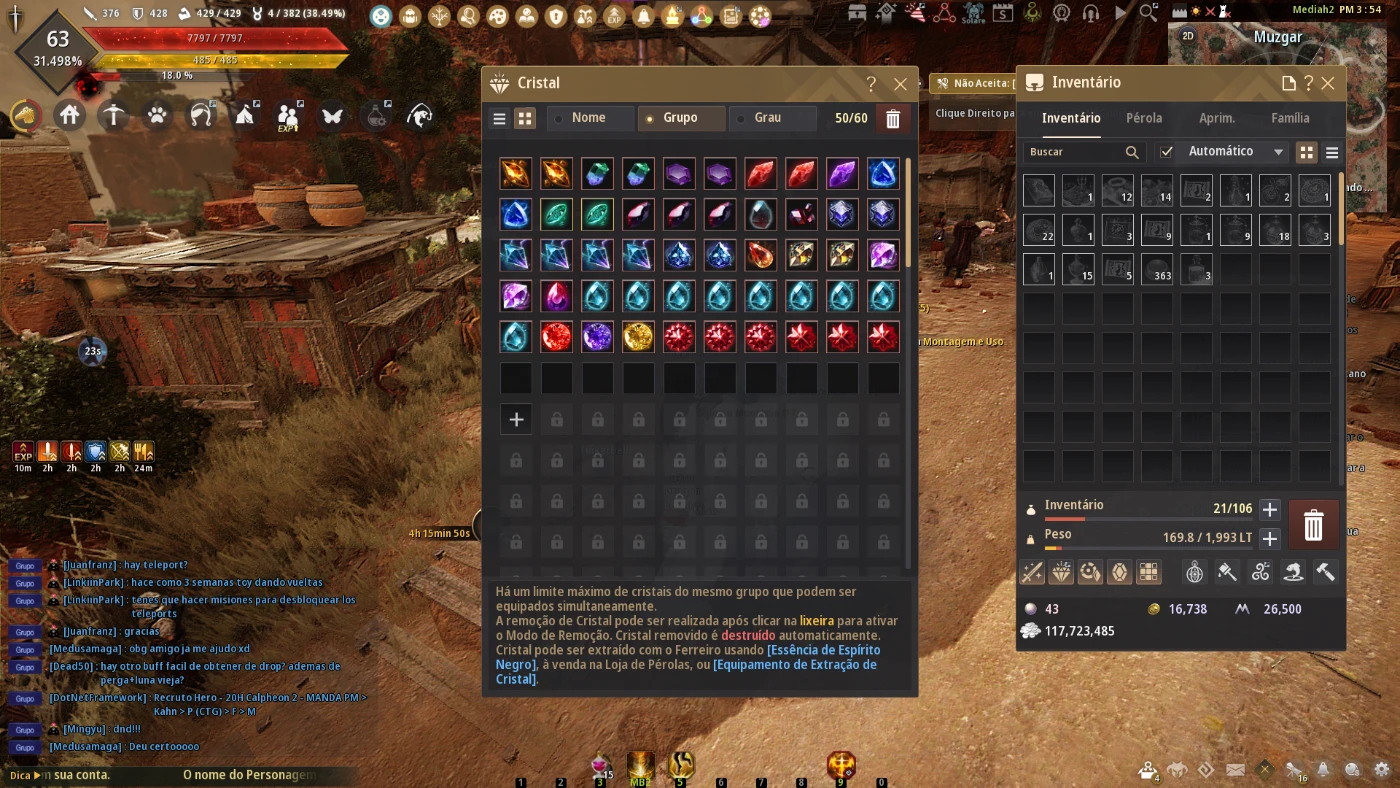Open the Automático sorting dropdown
Viewport: 1400px width, 788px height.
click(x=1235, y=152)
